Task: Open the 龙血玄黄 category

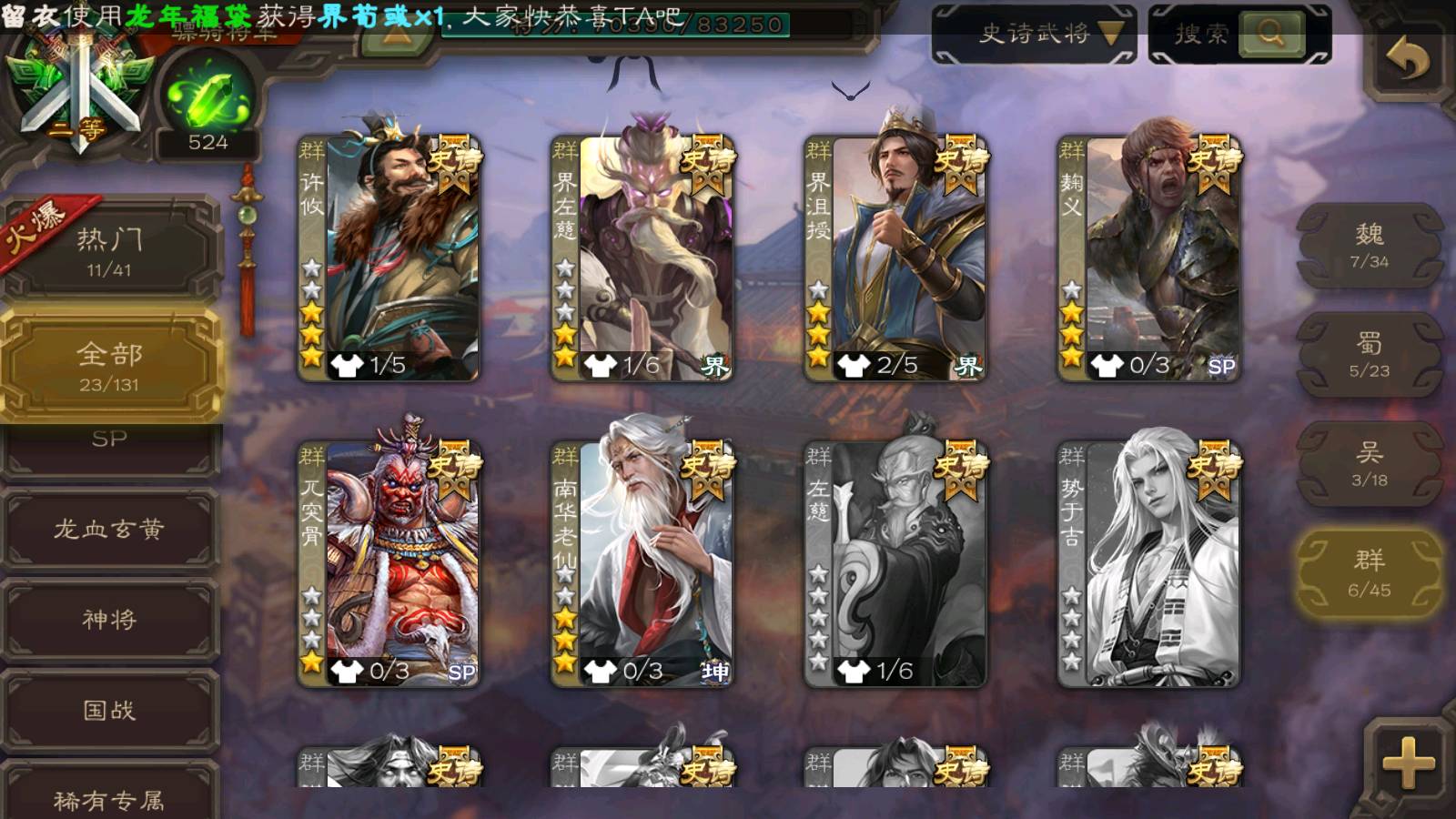Action: [109, 529]
